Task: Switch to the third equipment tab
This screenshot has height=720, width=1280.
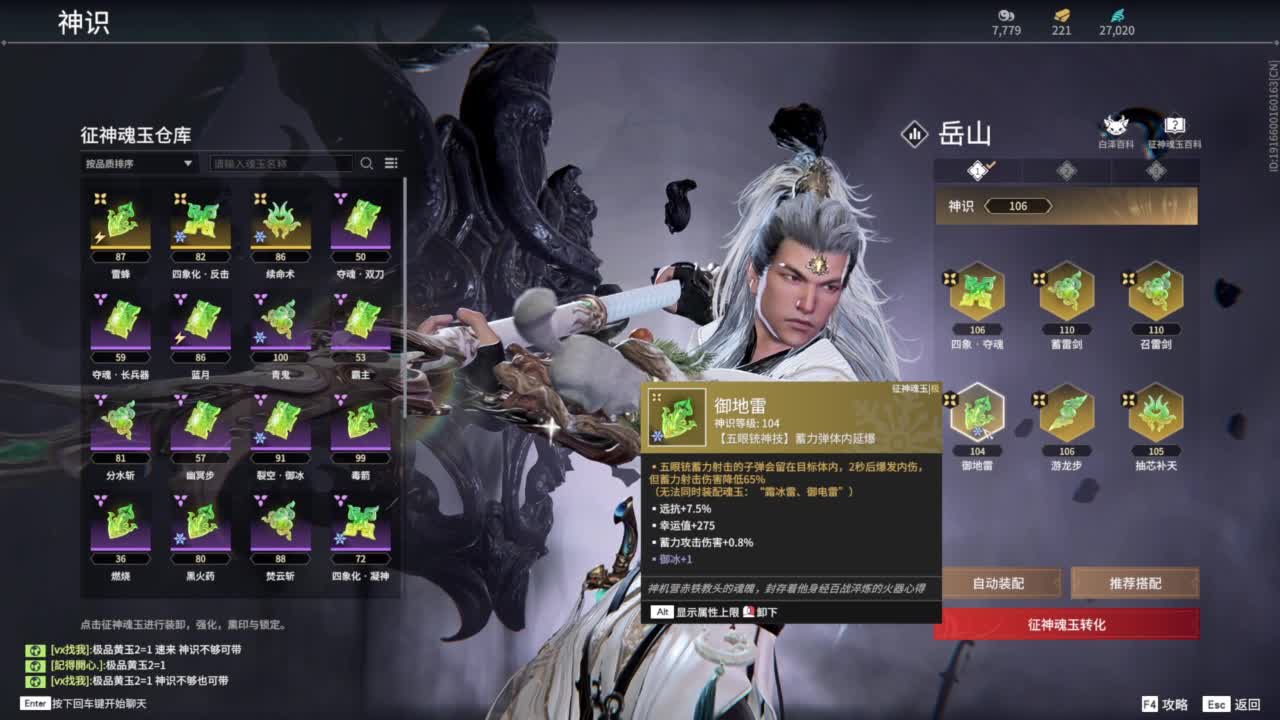Action: tap(1155, 171)
